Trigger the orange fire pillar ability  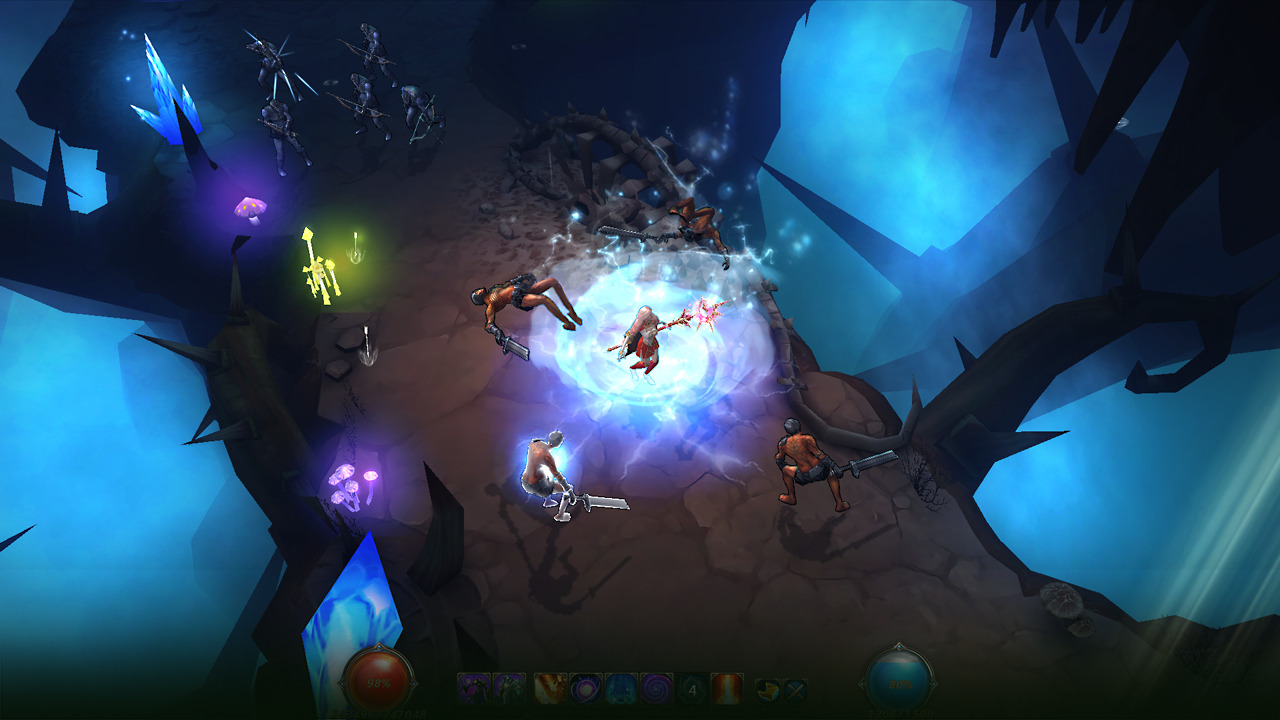point(726,688)
